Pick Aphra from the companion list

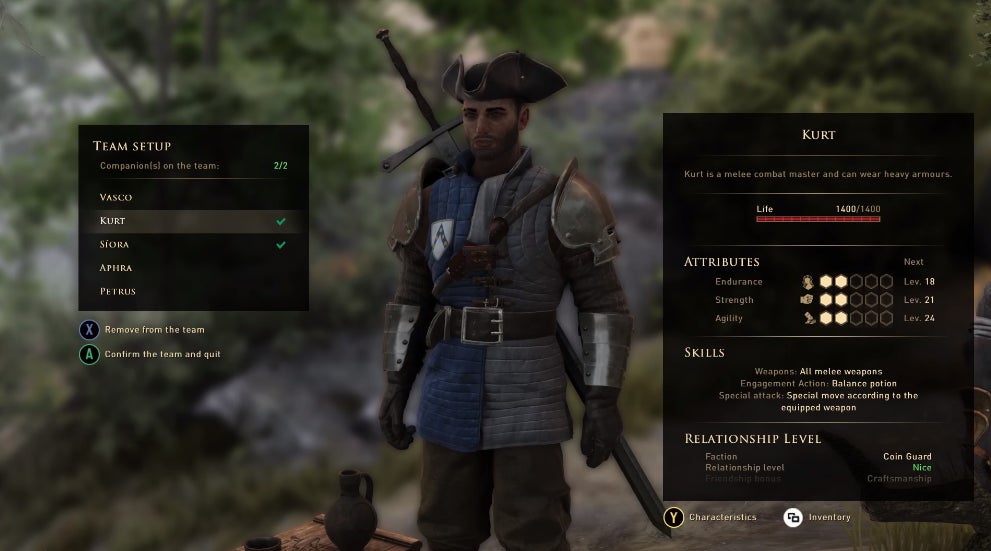[116, 268]
